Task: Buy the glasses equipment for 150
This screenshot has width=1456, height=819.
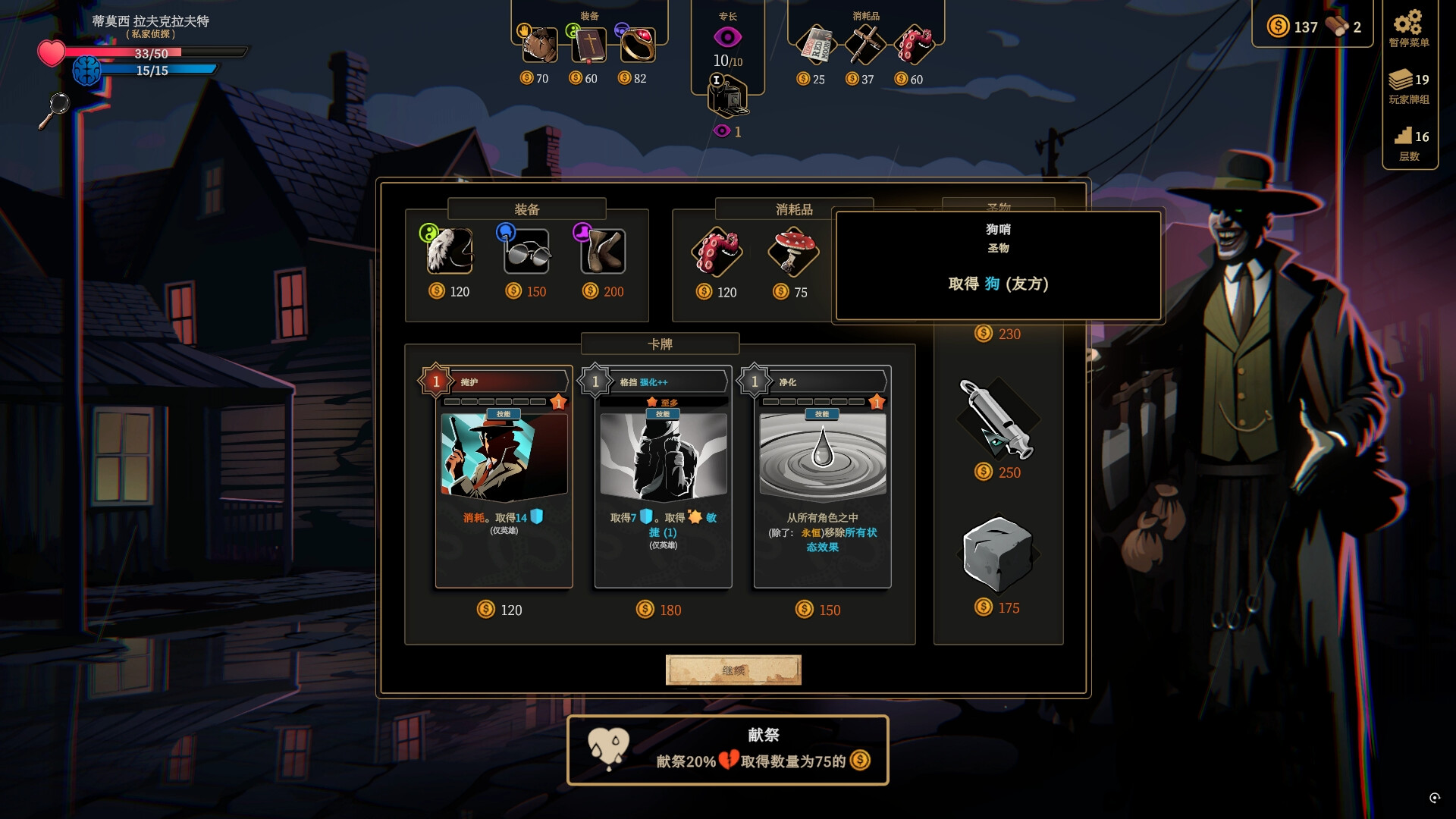Action: [x=527, y=252]
